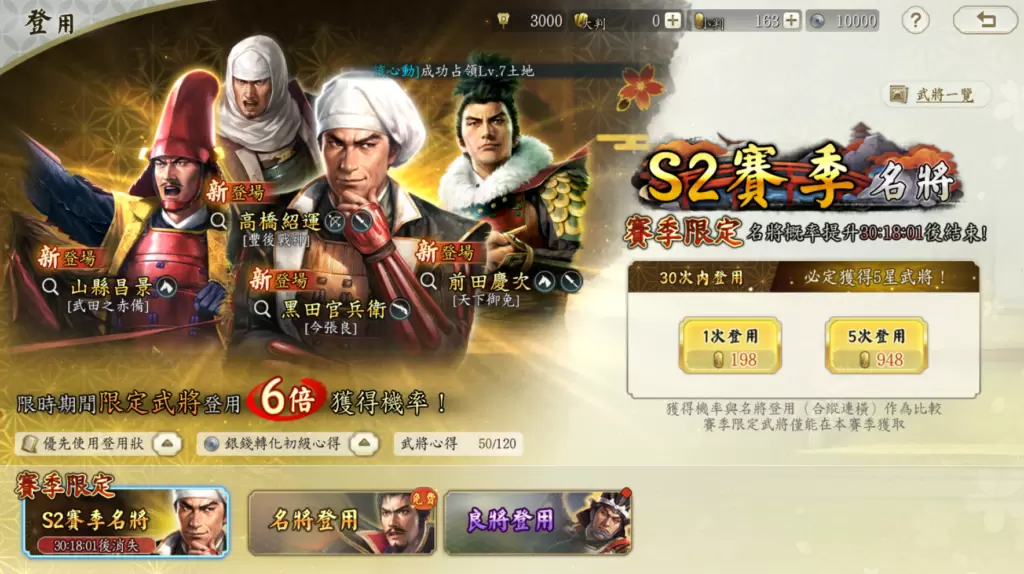Screen dimensions: 1024x574
Task: Switch to the 良將登用 banner tab
Action: [537, 522]
